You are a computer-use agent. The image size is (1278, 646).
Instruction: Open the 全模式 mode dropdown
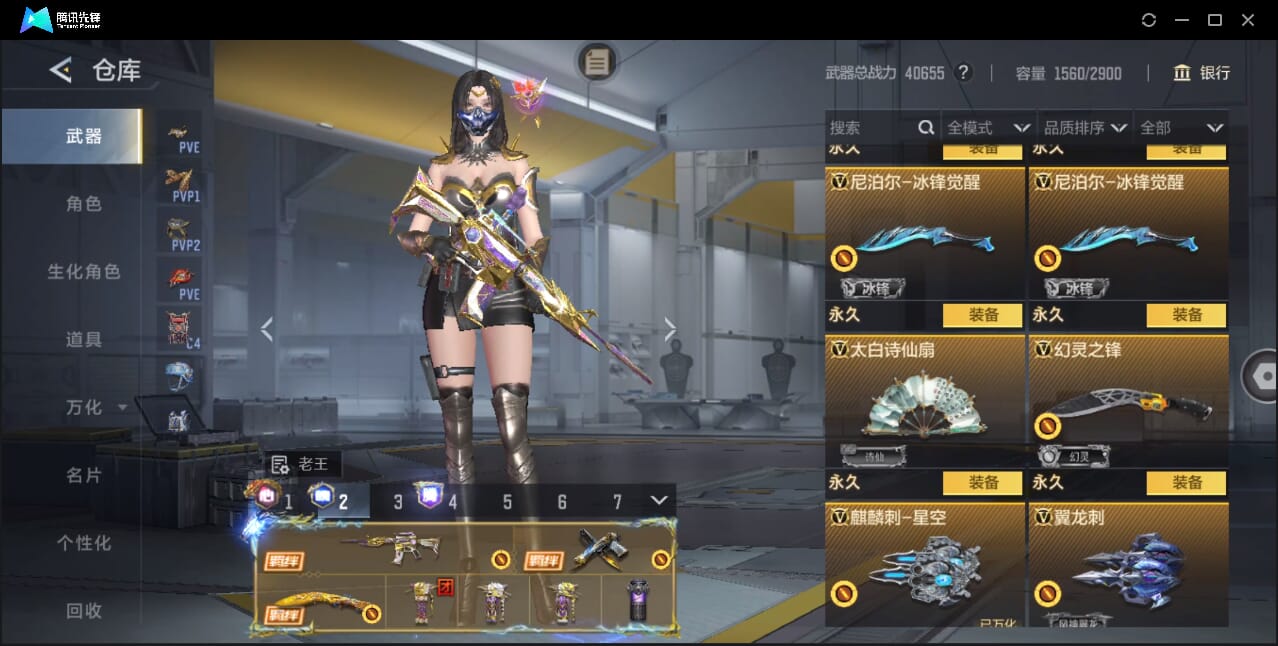pos(988,128)
